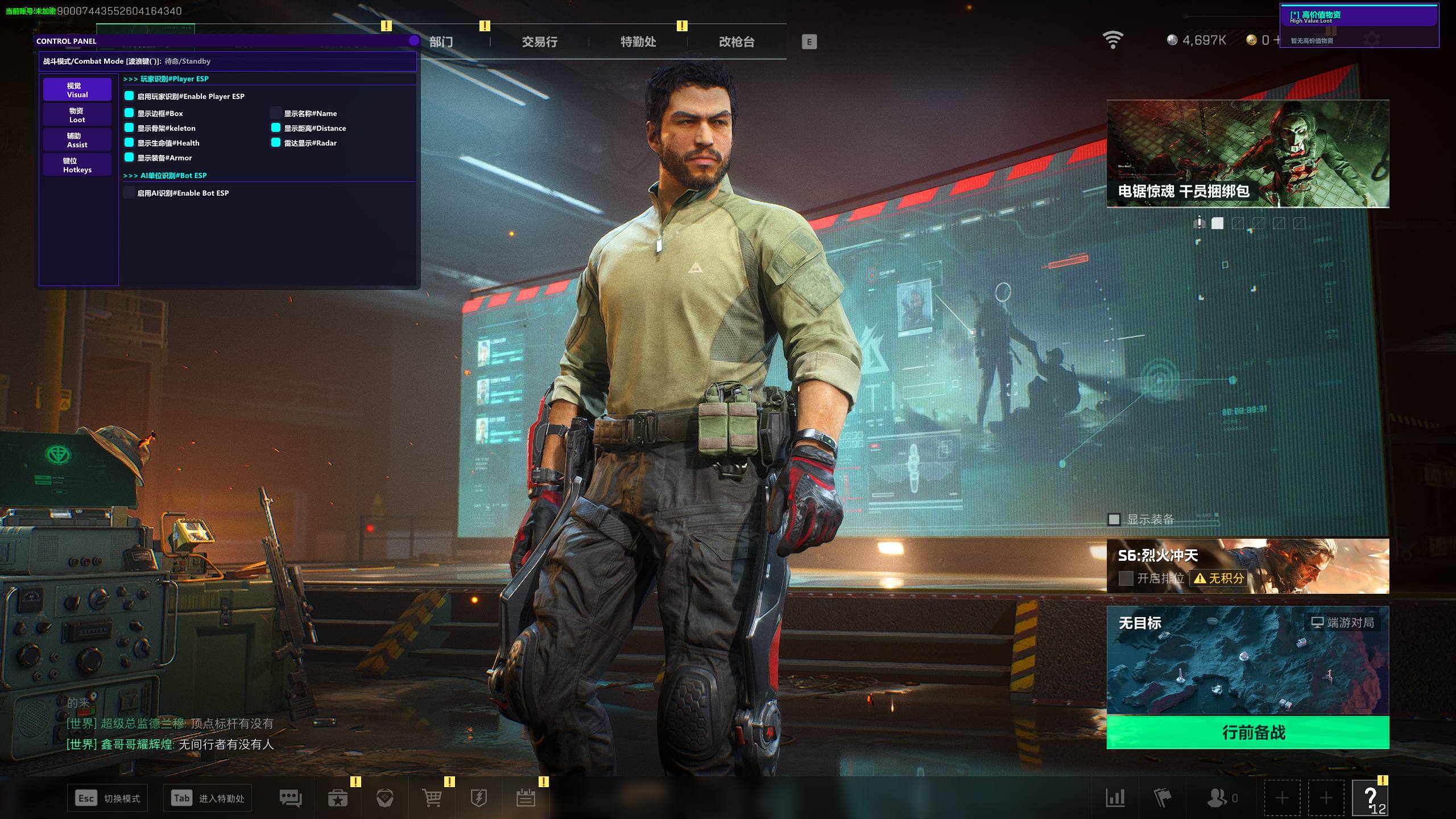This screenshot has width=1456, height=819.
Task: Enable the 开启排位 ranked checkbox
Action: (x=1126, y=578)
